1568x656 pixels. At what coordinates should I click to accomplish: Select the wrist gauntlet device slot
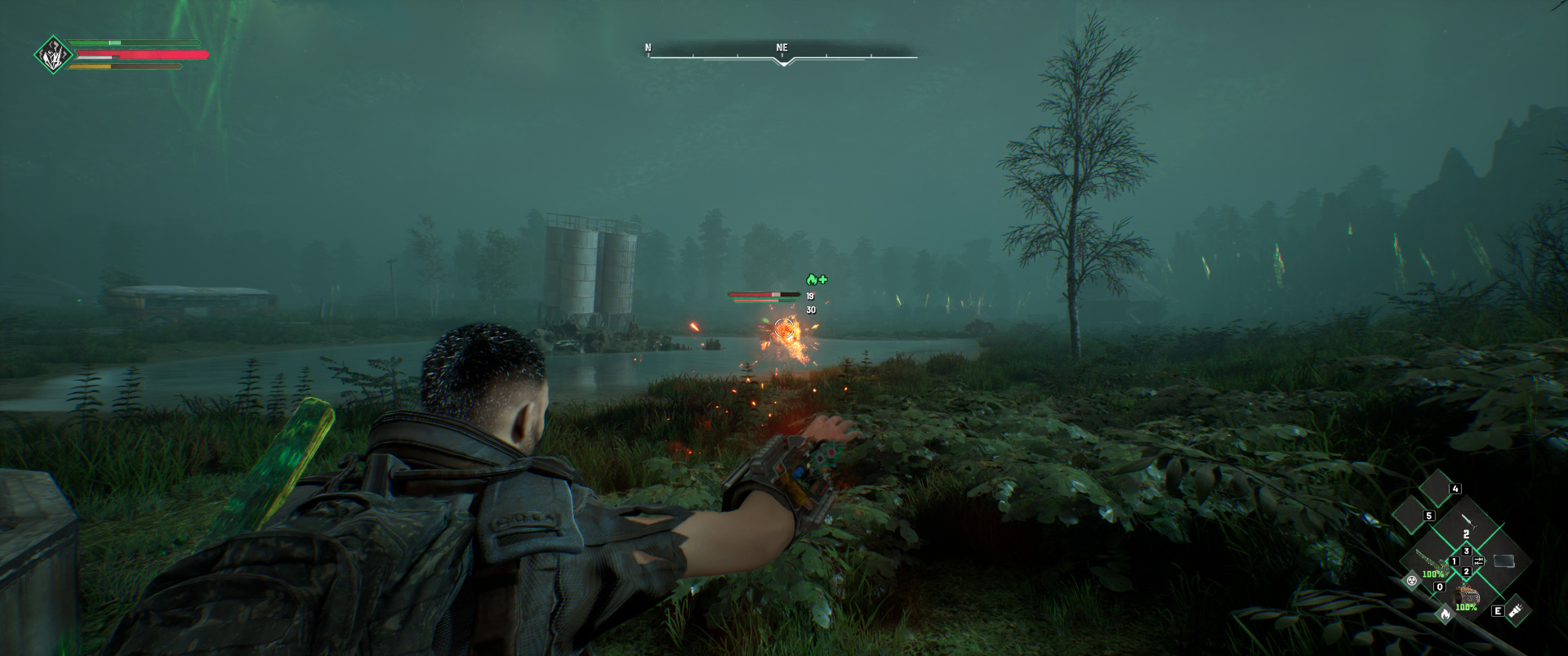(1466, 594)
